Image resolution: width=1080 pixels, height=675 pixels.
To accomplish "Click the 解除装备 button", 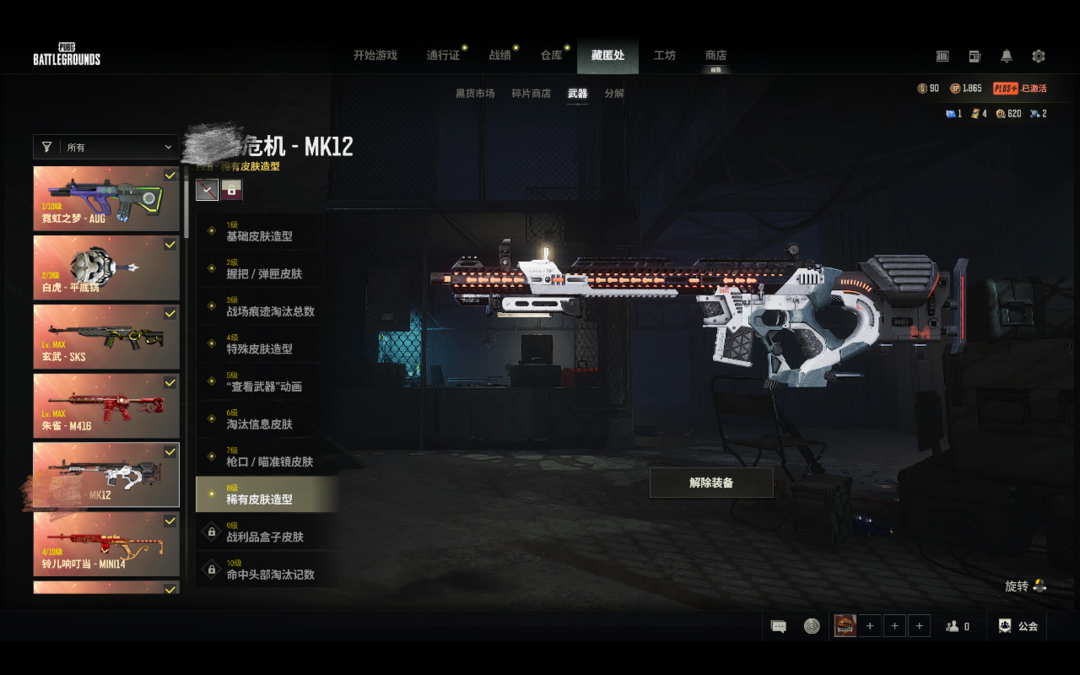I will coord(711,482).
